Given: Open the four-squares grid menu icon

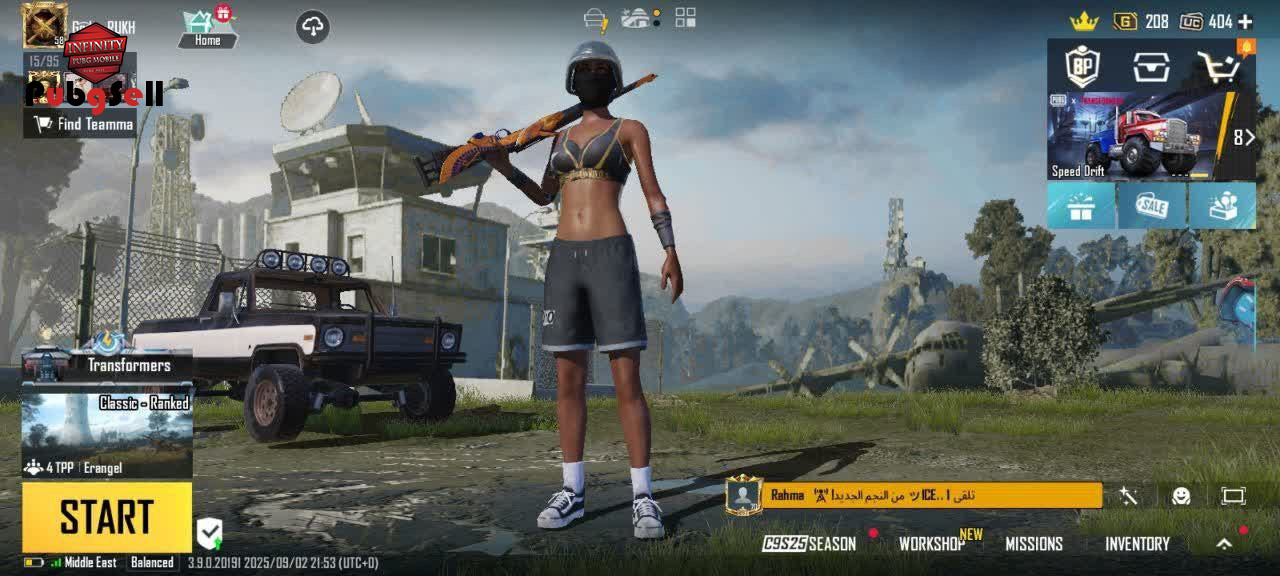Looking at the screenshot, I should click(x=685, y=17).
